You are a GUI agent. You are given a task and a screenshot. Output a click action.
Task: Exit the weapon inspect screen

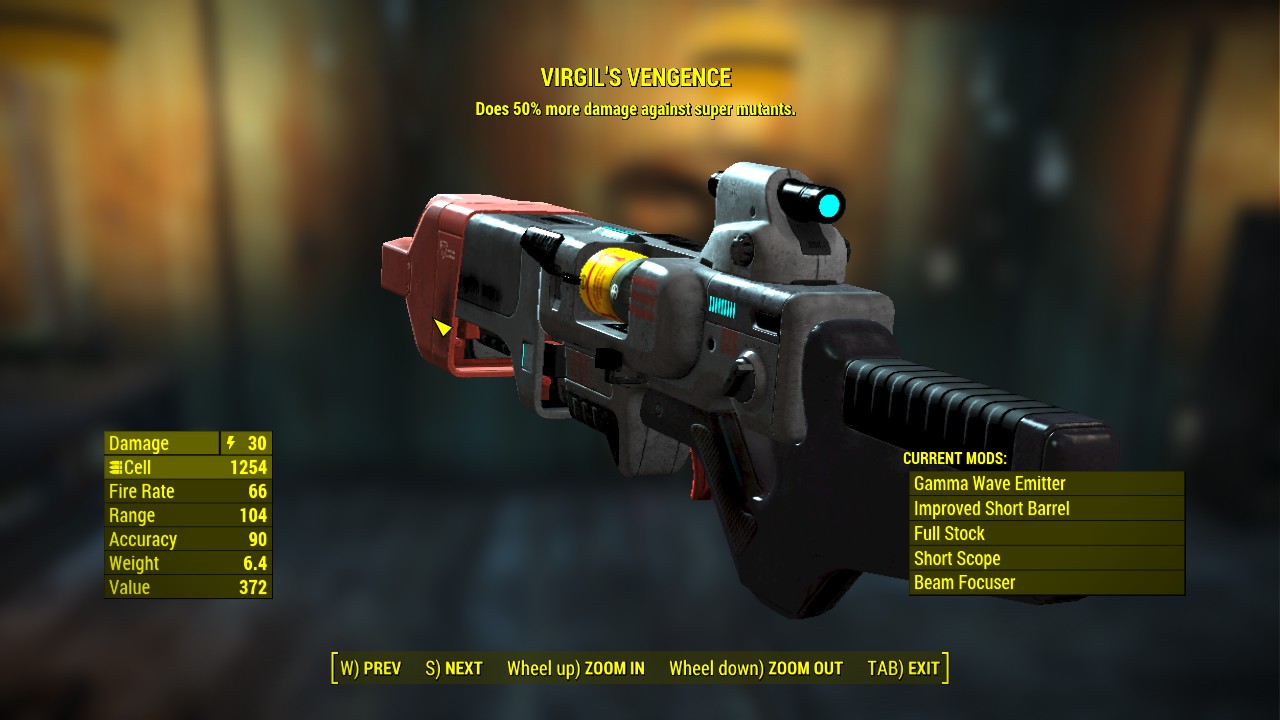[x=903, y=668]
